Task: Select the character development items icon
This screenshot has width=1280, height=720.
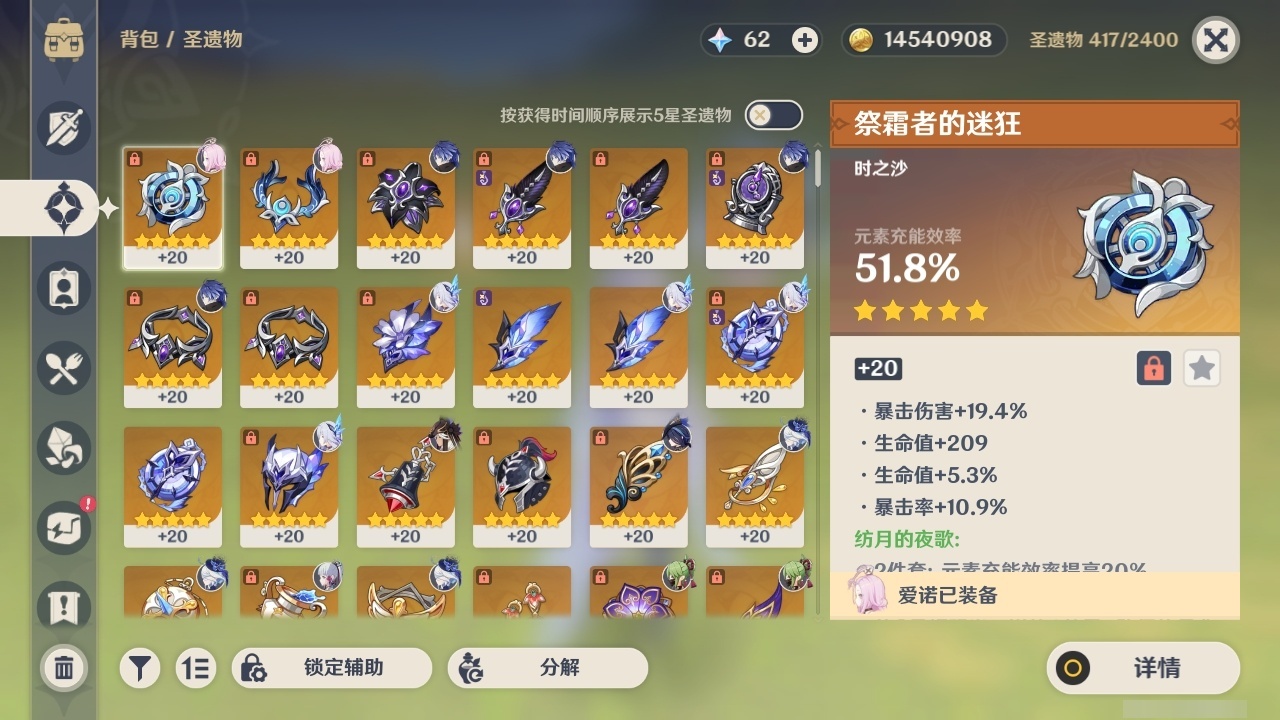Action: point(62,288)
